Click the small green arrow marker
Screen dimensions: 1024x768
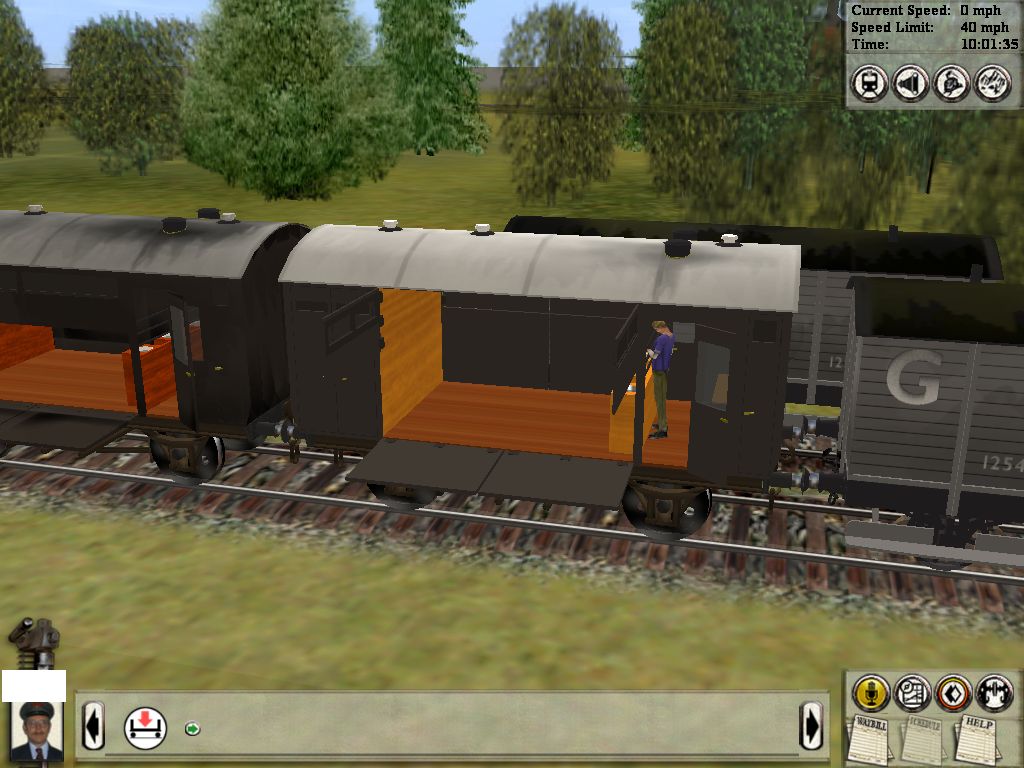coord(193,728)
